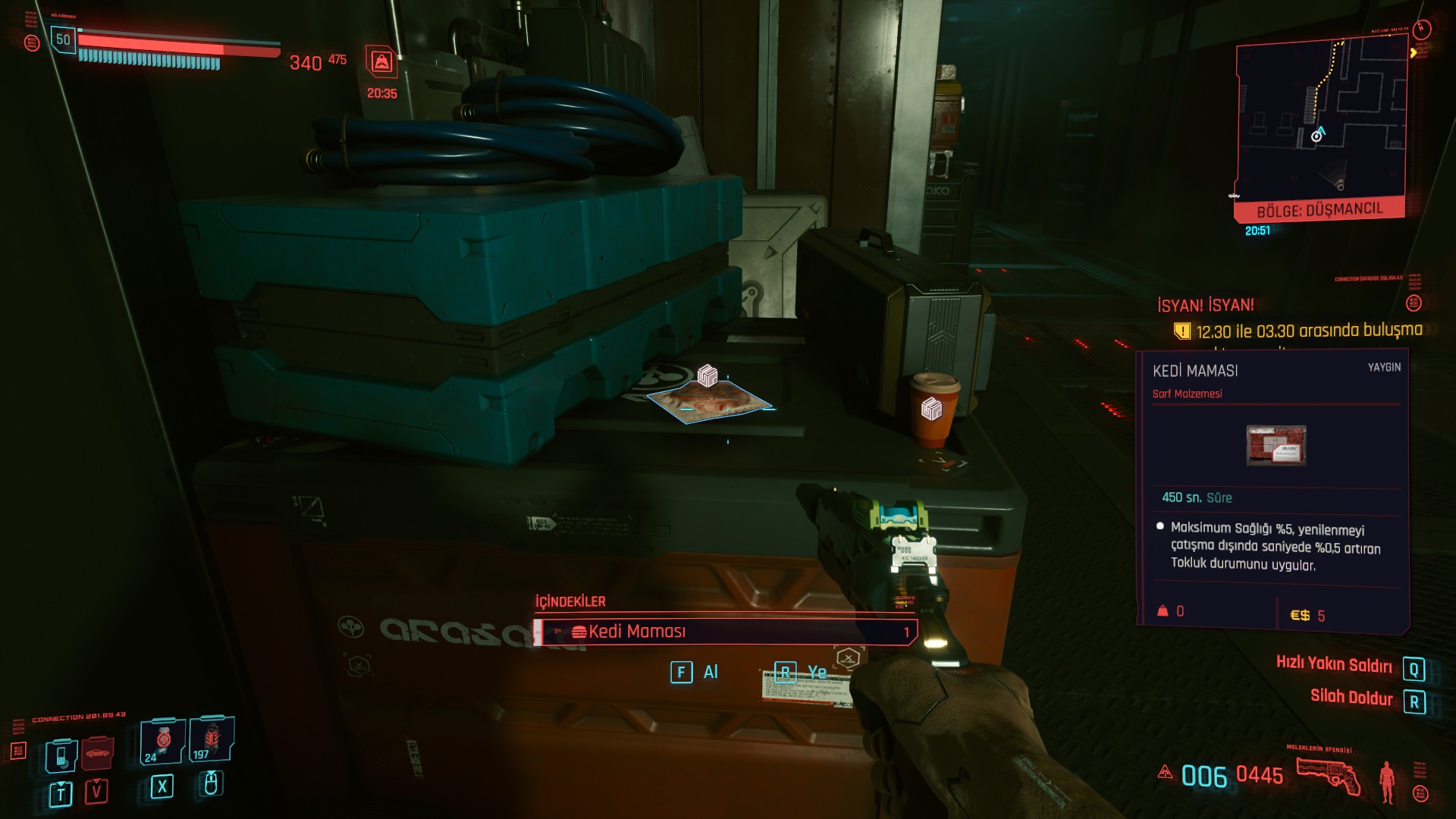
Task: Click the minimap
Action: pyautogui.click(x=1321, y=121)
